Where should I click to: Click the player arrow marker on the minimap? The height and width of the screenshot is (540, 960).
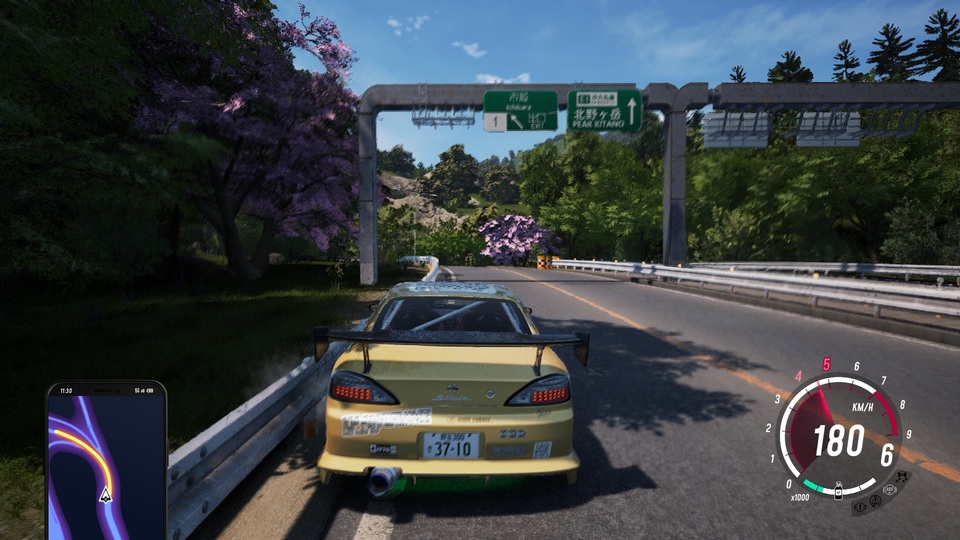pos(105,494)
